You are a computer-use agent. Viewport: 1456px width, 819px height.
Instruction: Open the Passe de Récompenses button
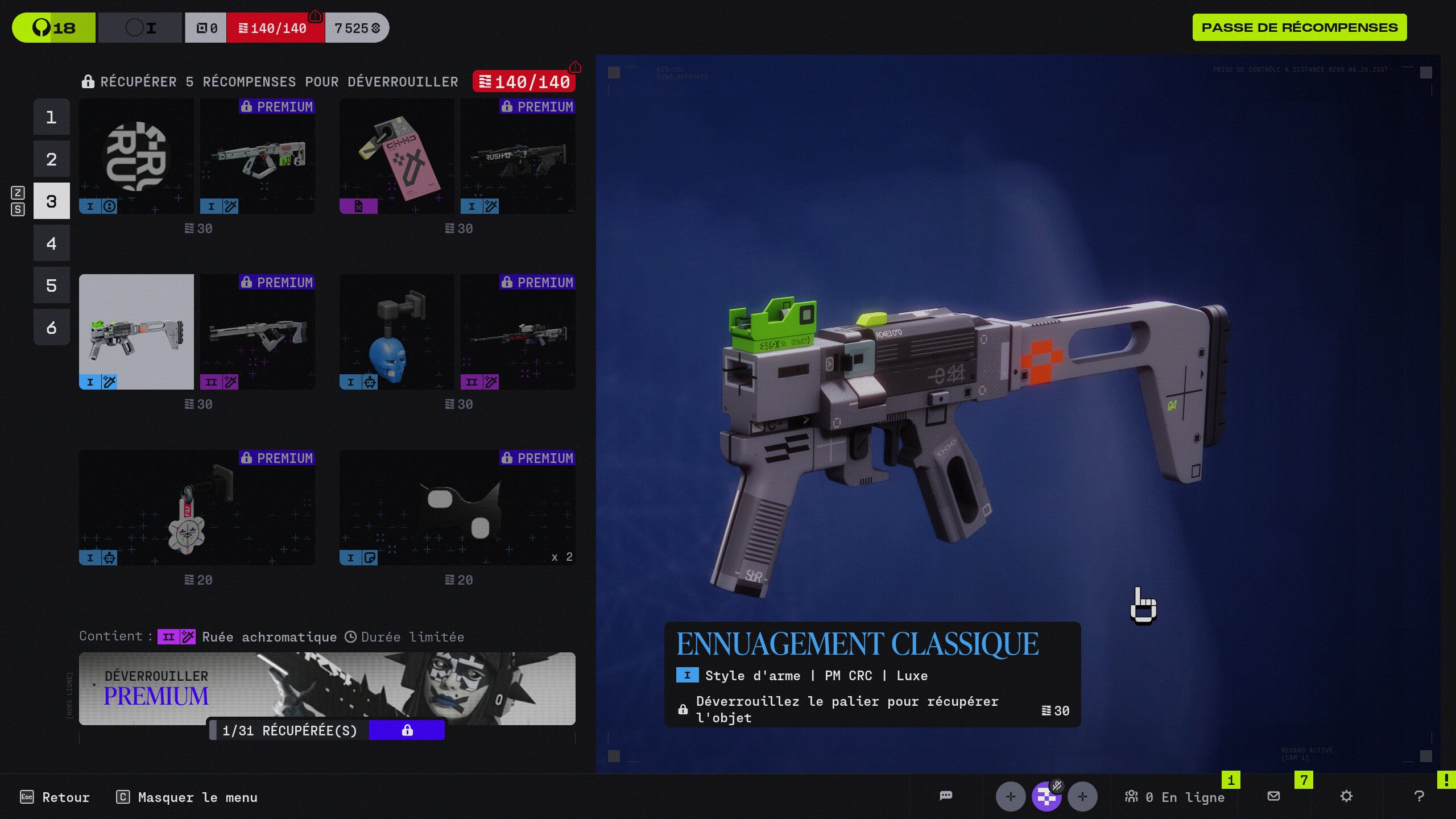click(1299, 27)
